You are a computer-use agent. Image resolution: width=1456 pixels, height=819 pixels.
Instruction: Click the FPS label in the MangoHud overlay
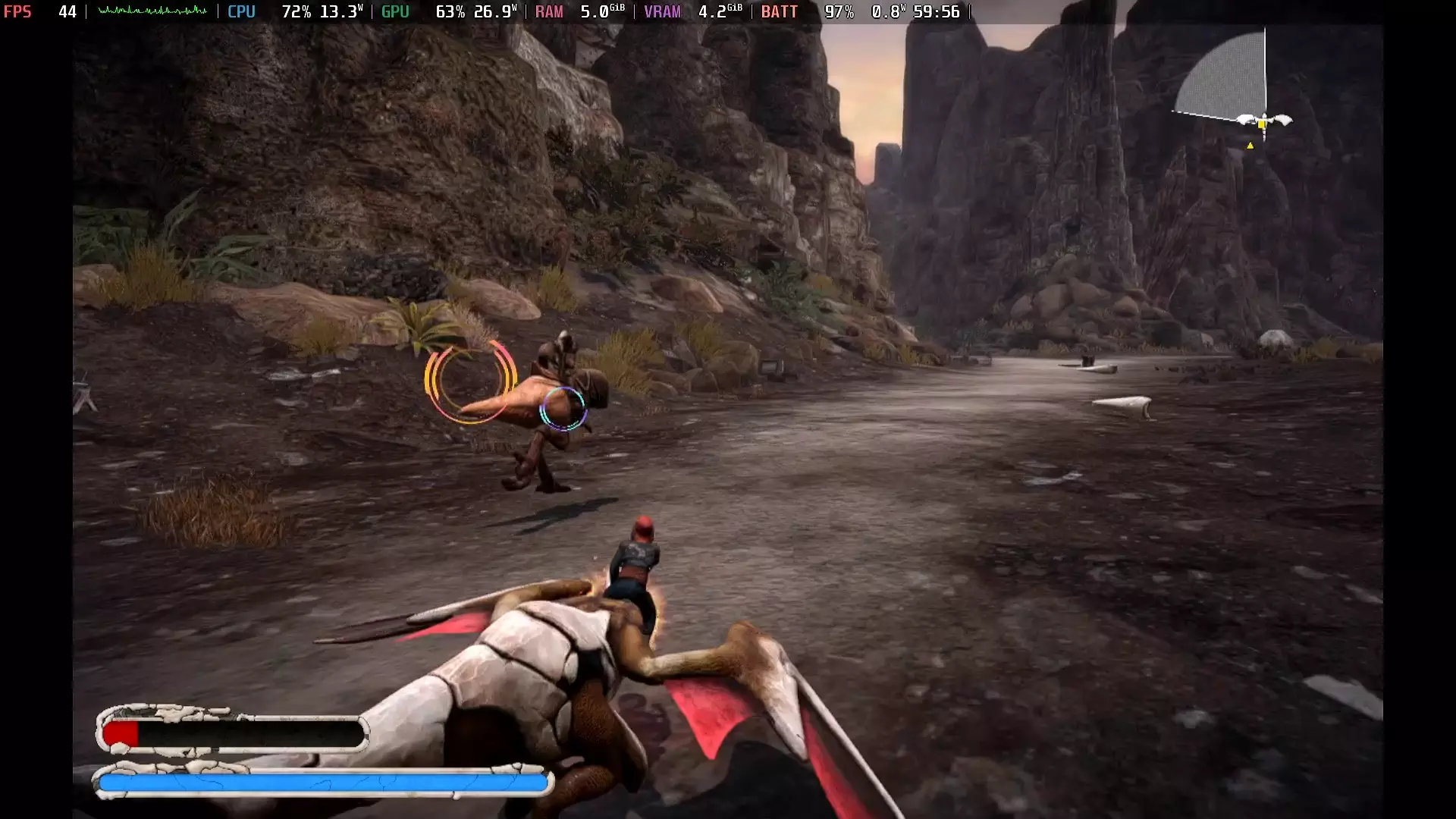coord(18,11)
